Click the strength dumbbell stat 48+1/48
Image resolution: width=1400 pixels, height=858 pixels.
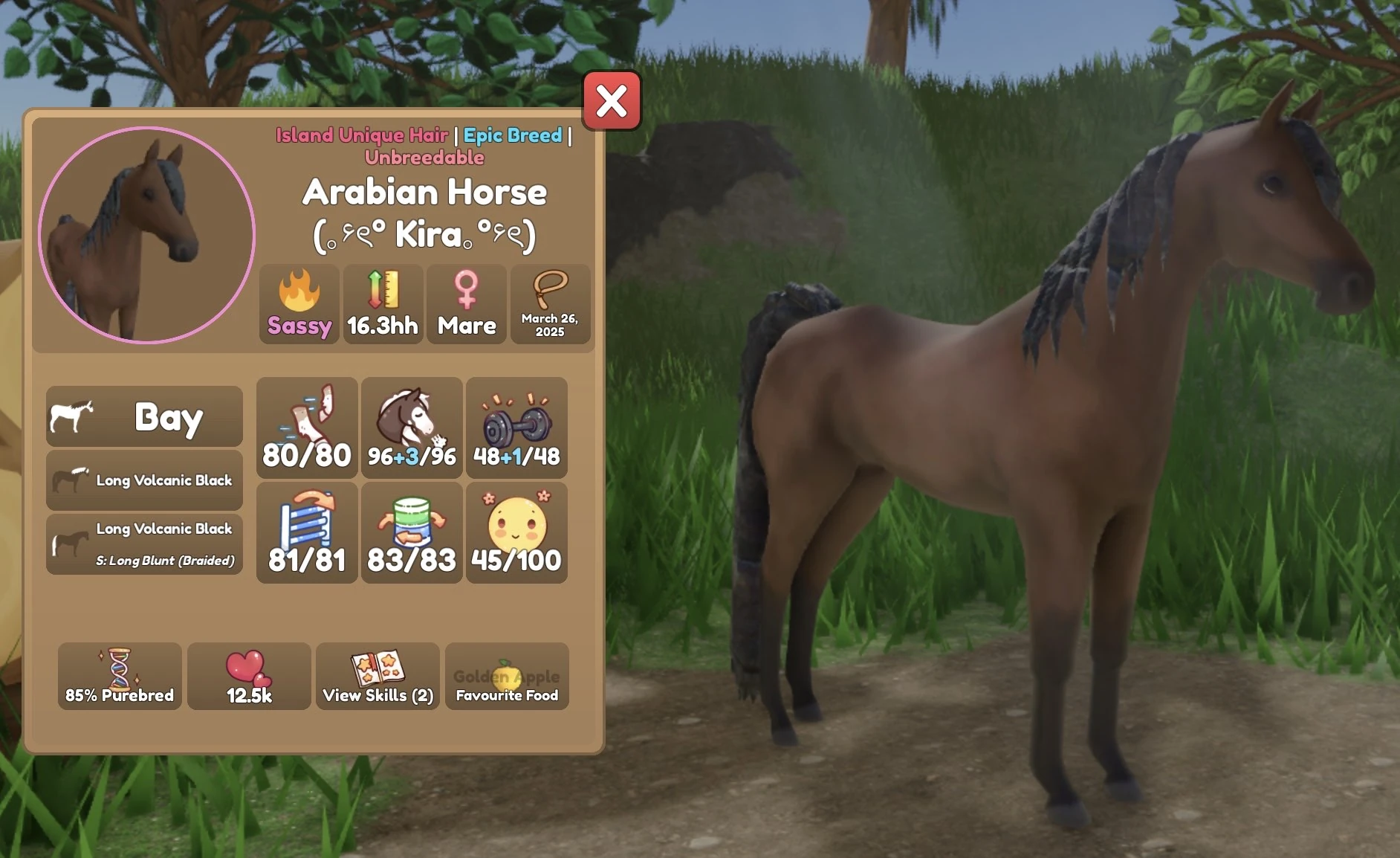tap(516, 428)
